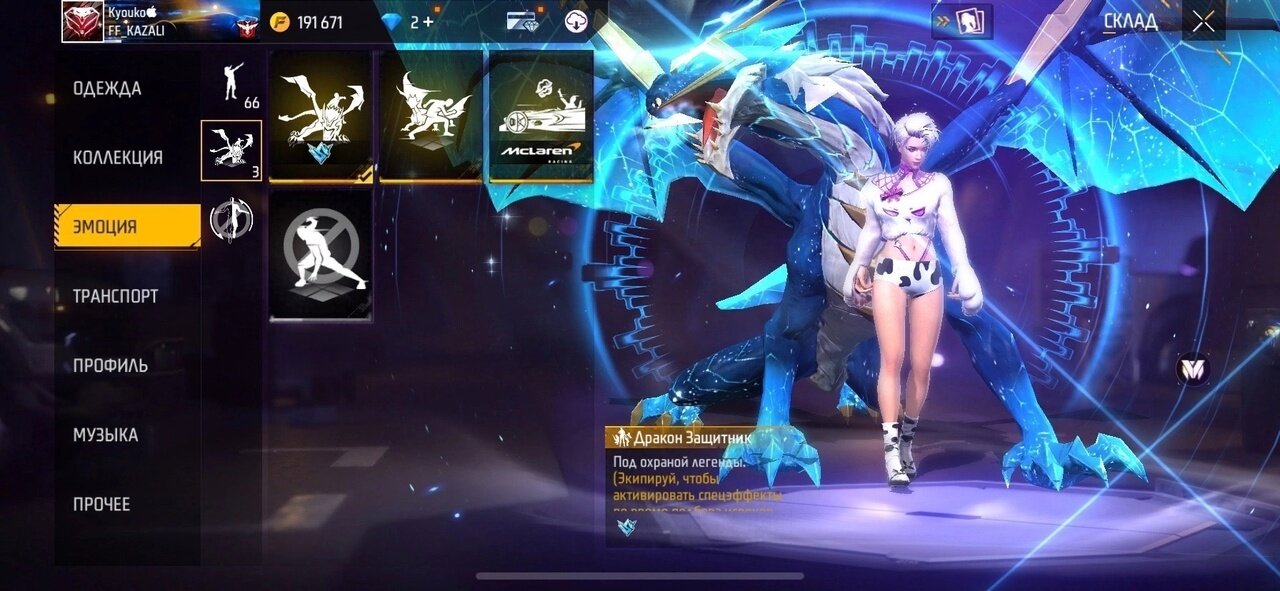Pick the second dragon emote tile

click(x=431, y=116)
